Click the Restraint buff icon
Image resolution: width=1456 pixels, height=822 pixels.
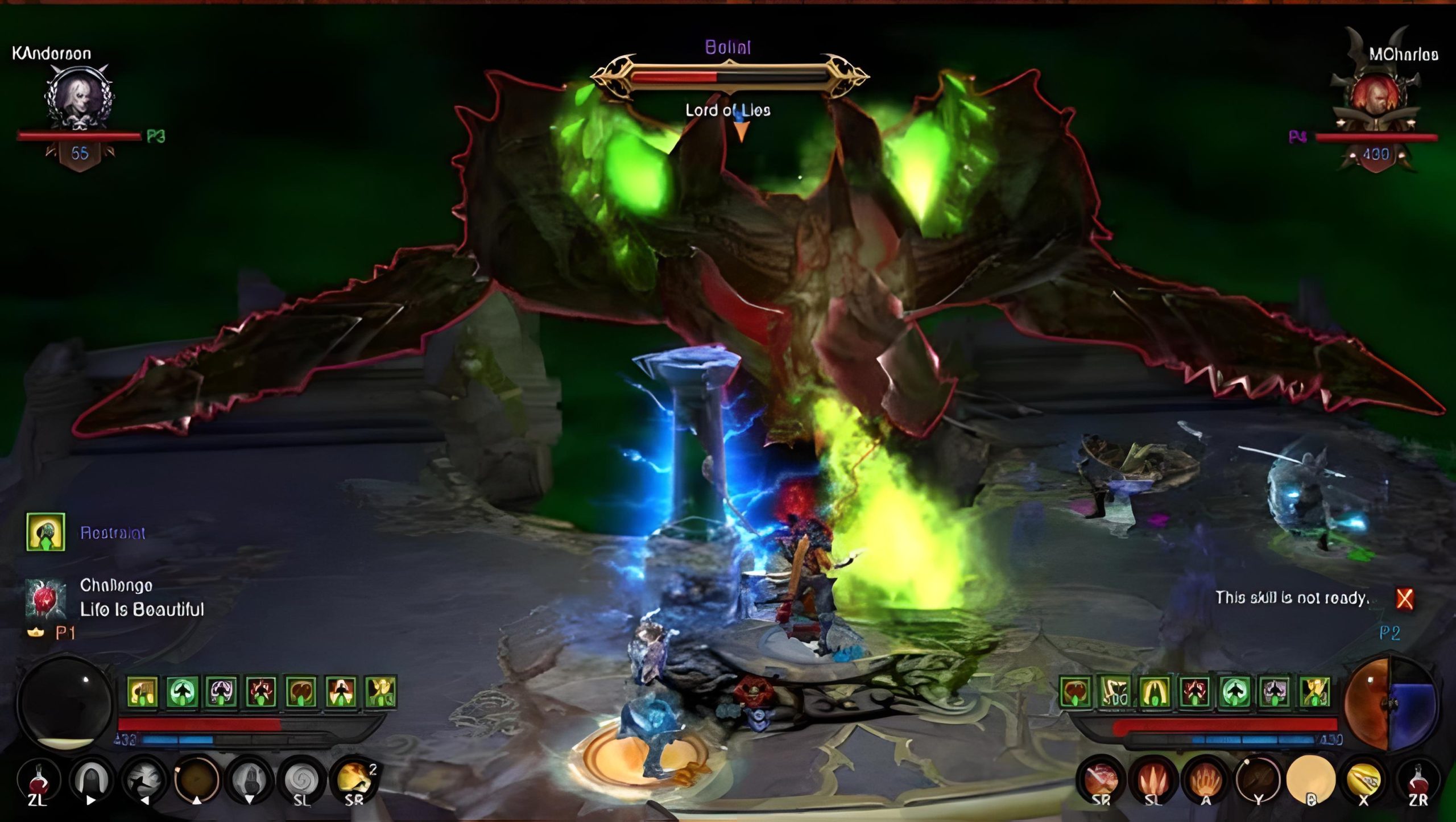point(45,532)
